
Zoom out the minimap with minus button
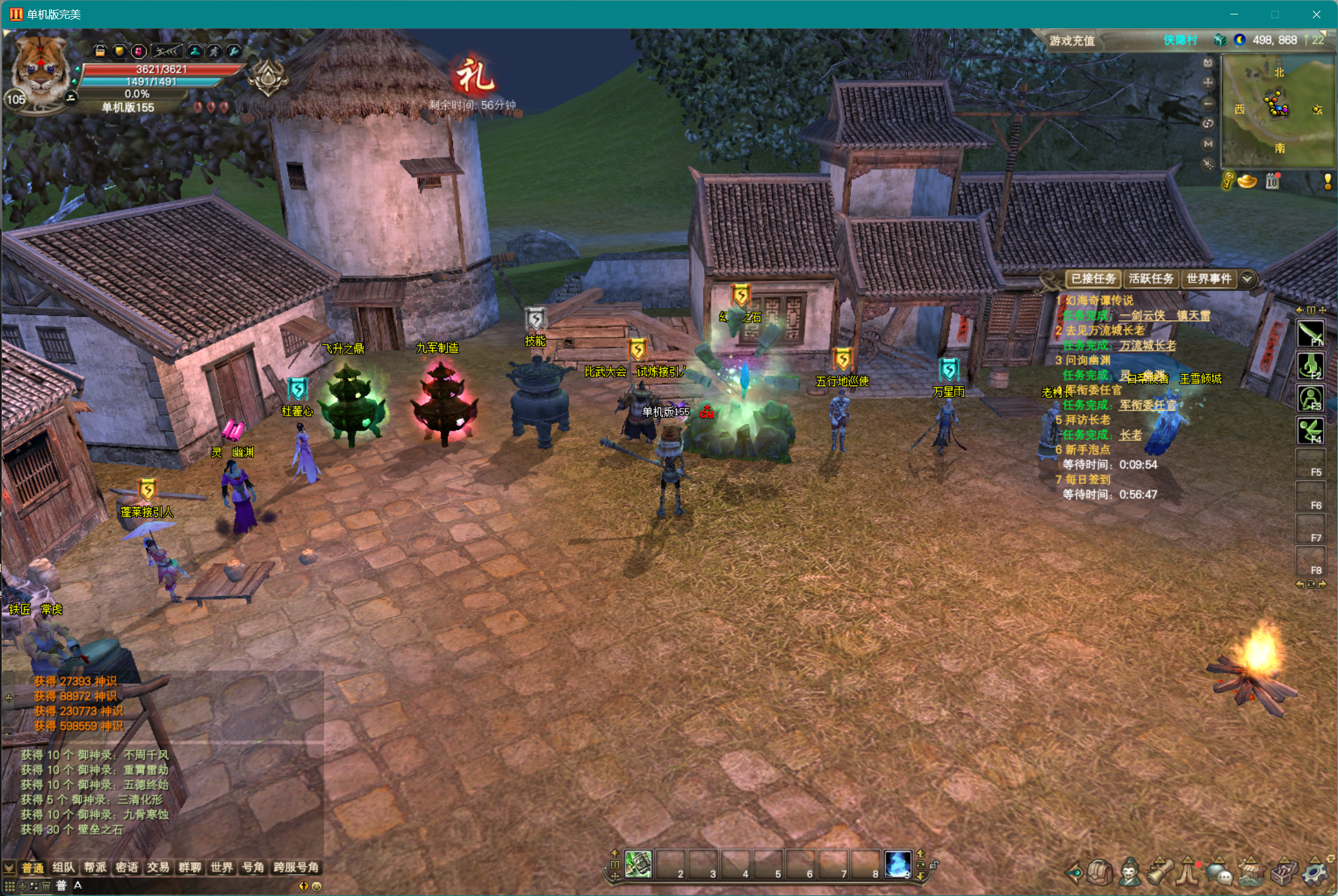click(1208, 103)
